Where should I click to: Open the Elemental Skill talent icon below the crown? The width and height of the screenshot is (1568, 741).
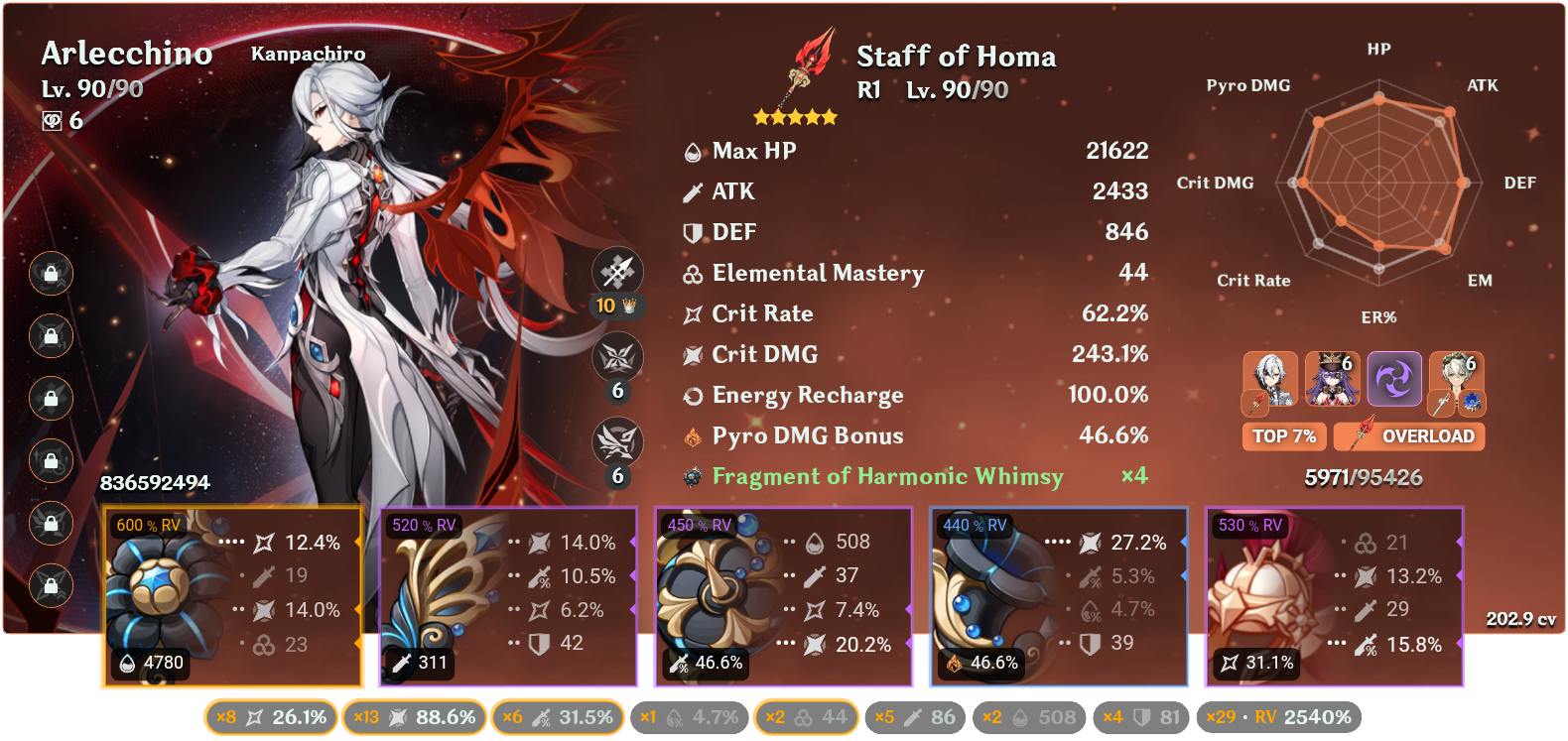[x=619, y=357]
